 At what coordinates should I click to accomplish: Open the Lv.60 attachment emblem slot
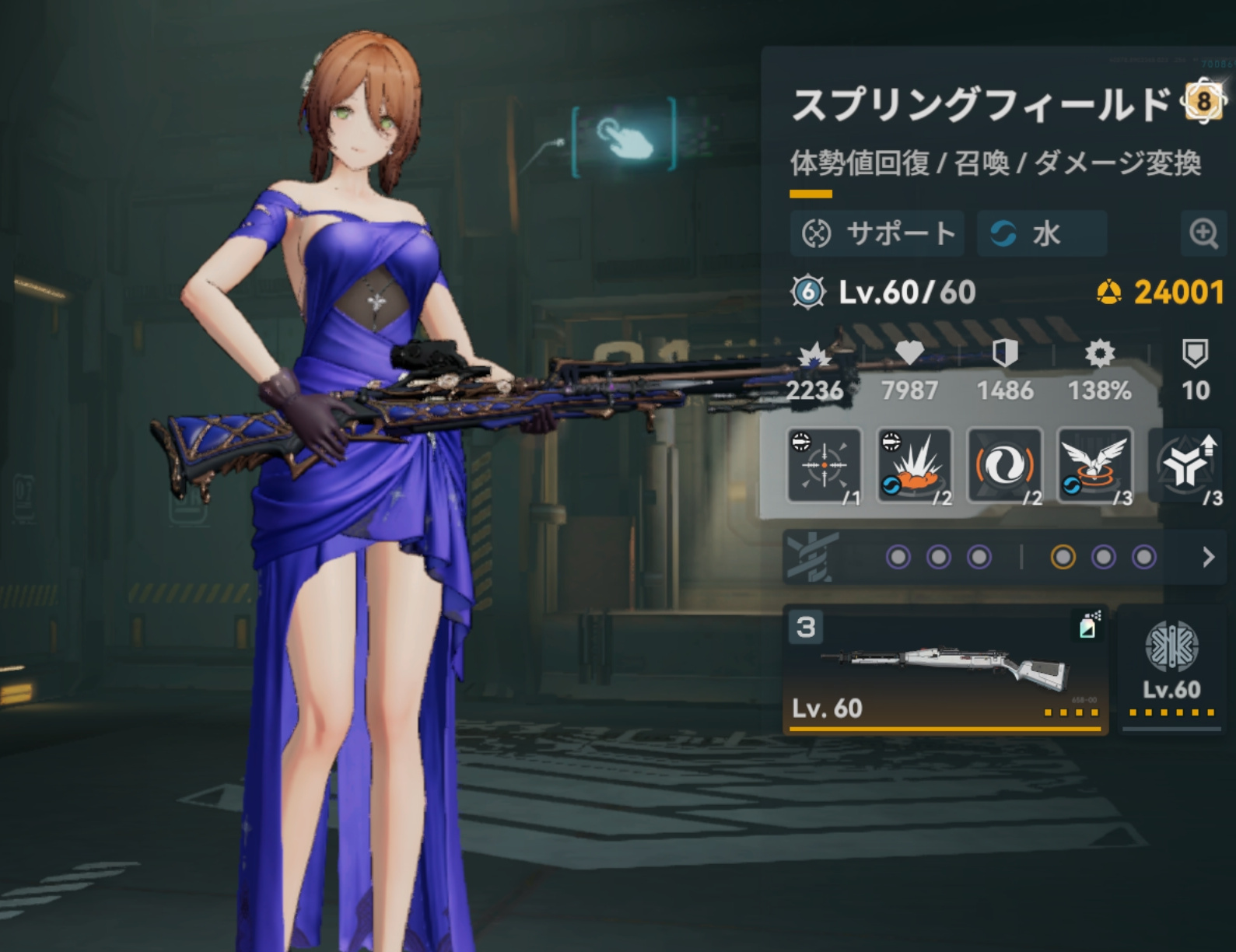click(1171, 670)
